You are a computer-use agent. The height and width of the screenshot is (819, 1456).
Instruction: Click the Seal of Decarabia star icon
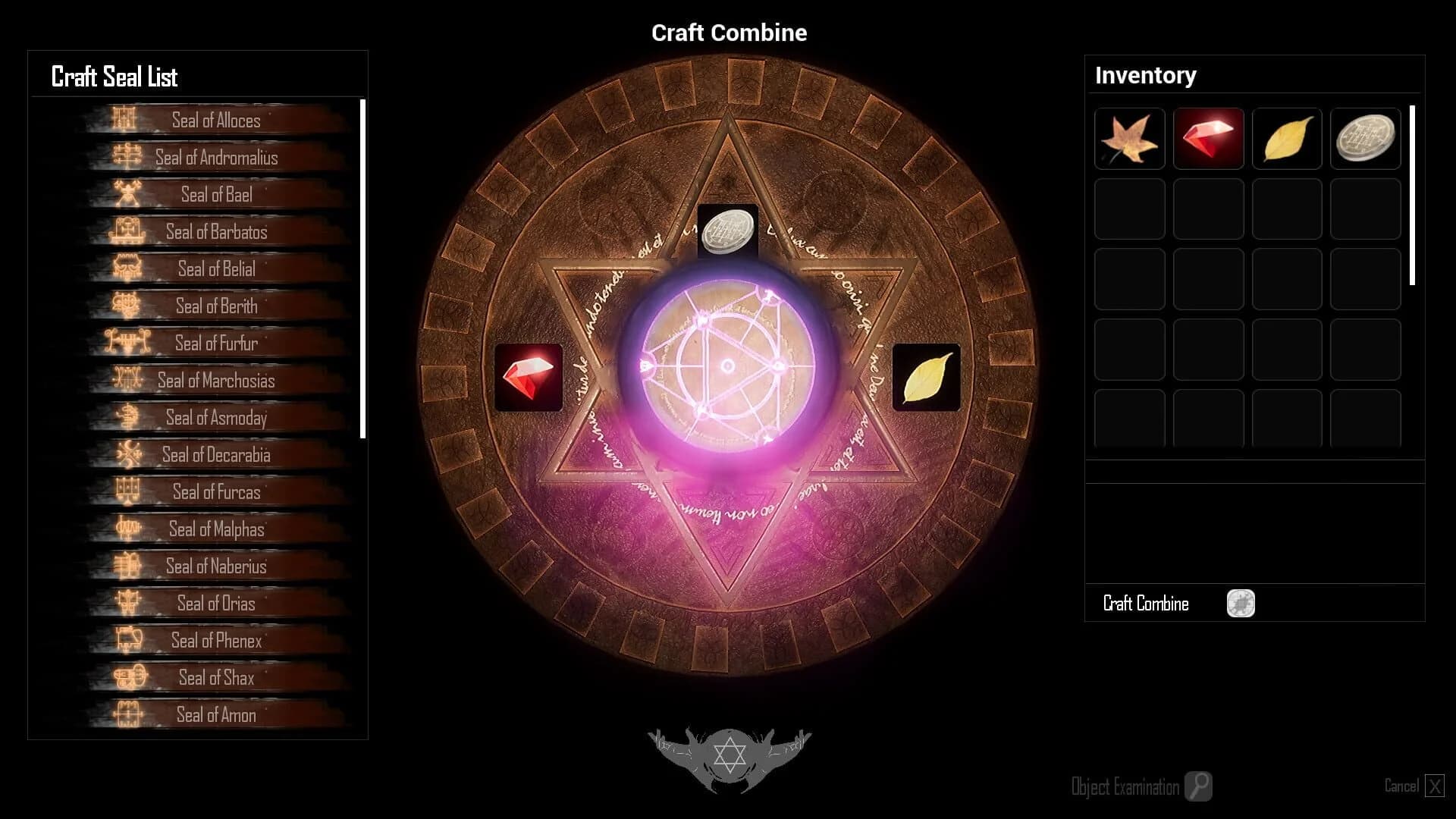tap(129, 455)
